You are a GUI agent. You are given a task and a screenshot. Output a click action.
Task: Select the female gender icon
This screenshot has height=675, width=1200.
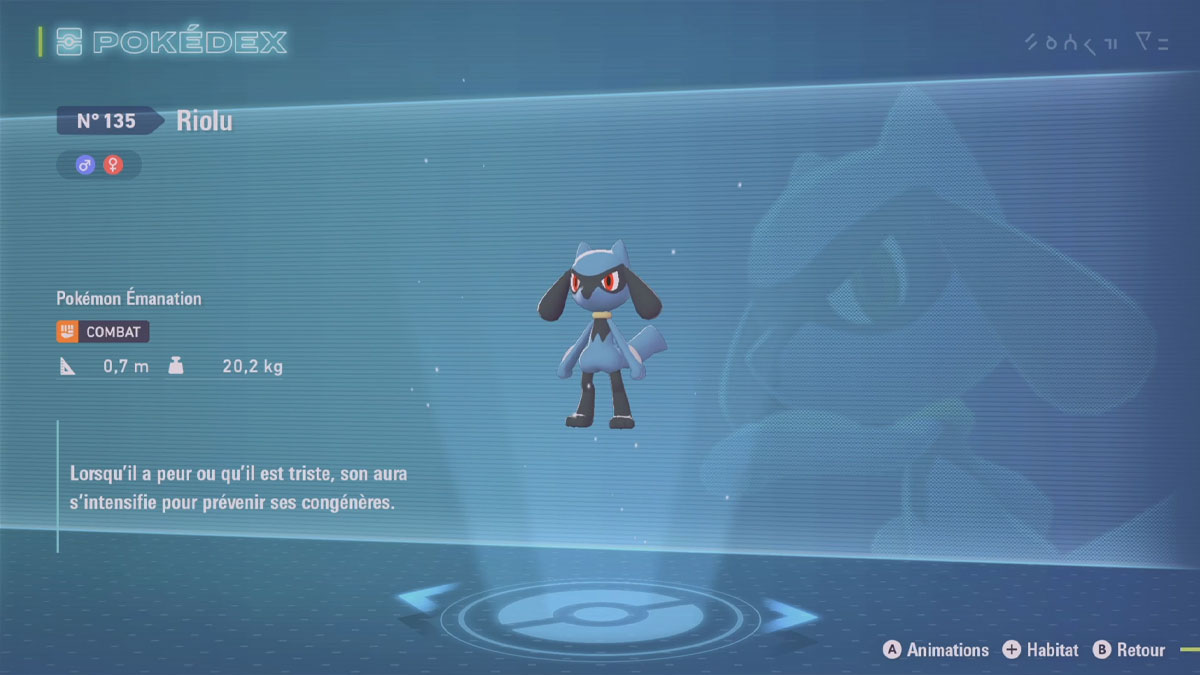tap(113, 165)
